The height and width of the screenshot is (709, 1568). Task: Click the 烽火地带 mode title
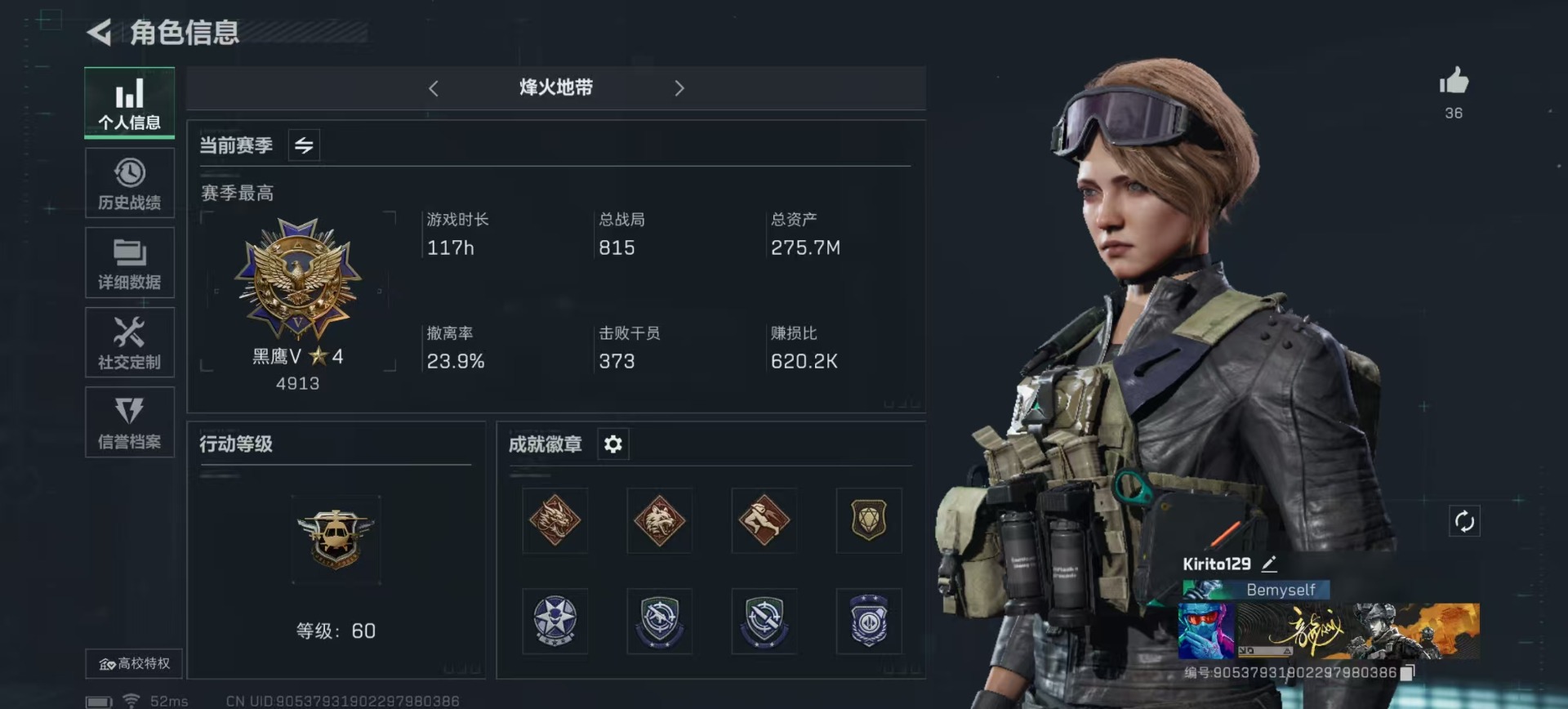tap(555, 88)
